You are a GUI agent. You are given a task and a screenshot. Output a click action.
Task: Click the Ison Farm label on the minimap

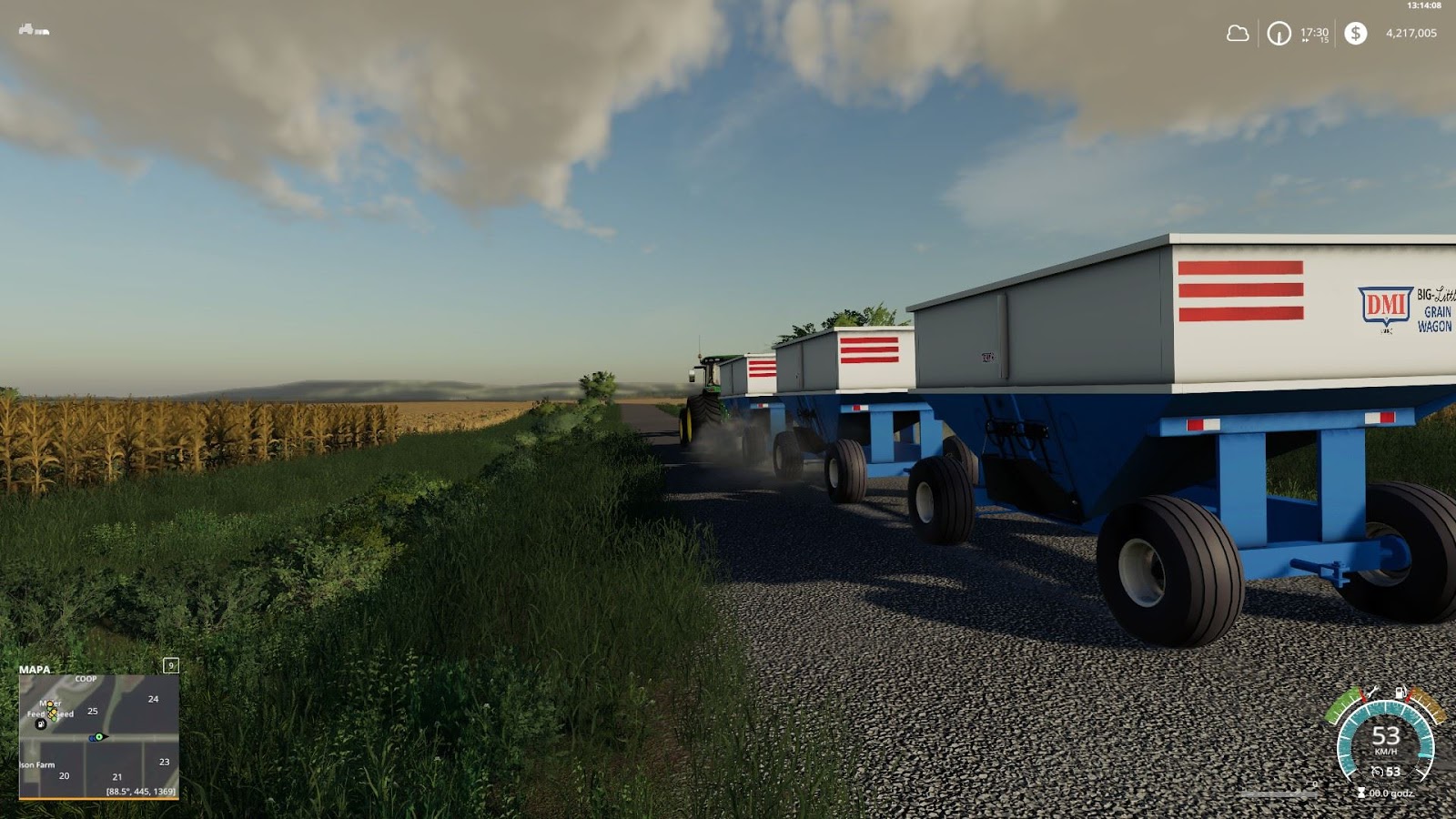tap(36, 764)
